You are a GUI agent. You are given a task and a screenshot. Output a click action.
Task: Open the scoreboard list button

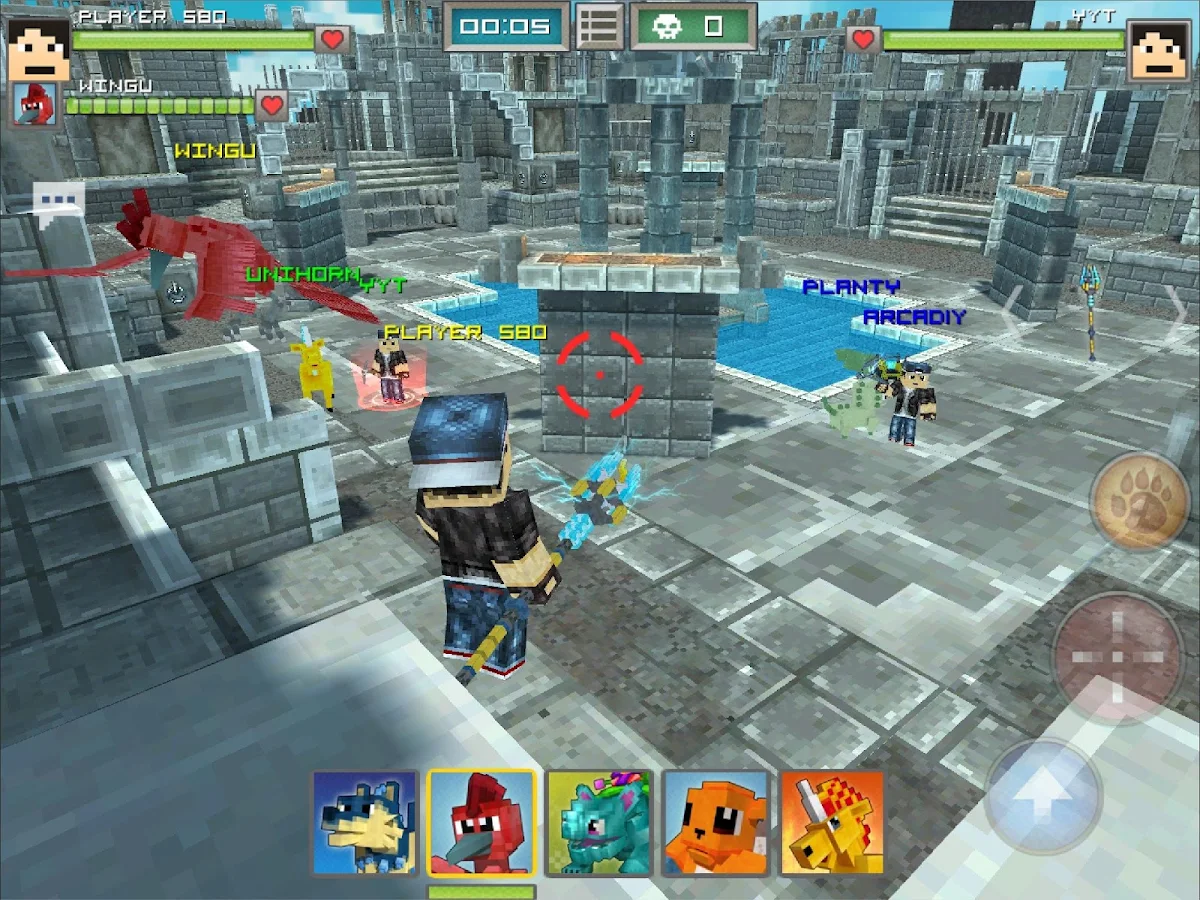click(599, 27)
